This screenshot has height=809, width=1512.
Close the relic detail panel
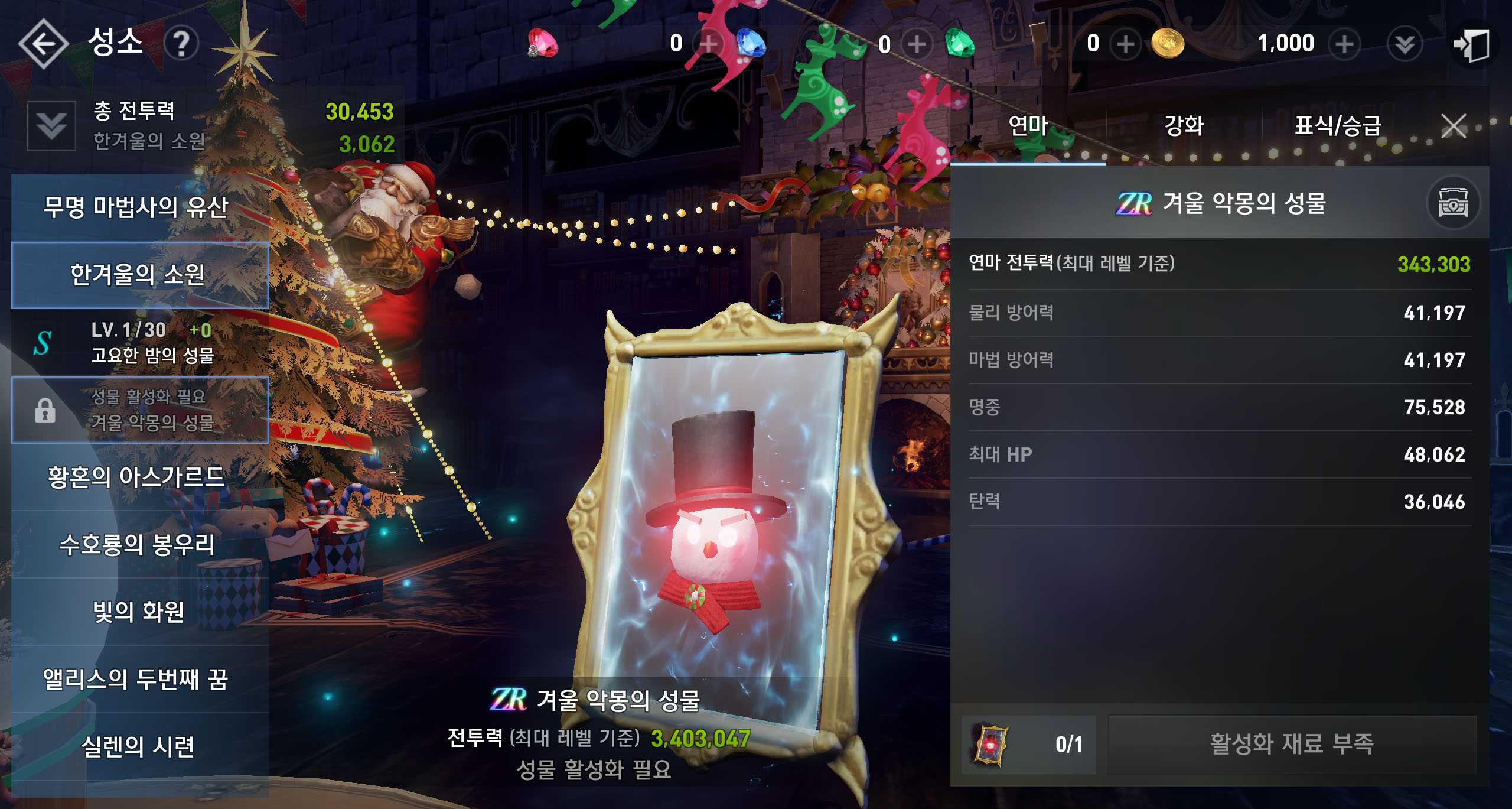[x=1453, y=126]
